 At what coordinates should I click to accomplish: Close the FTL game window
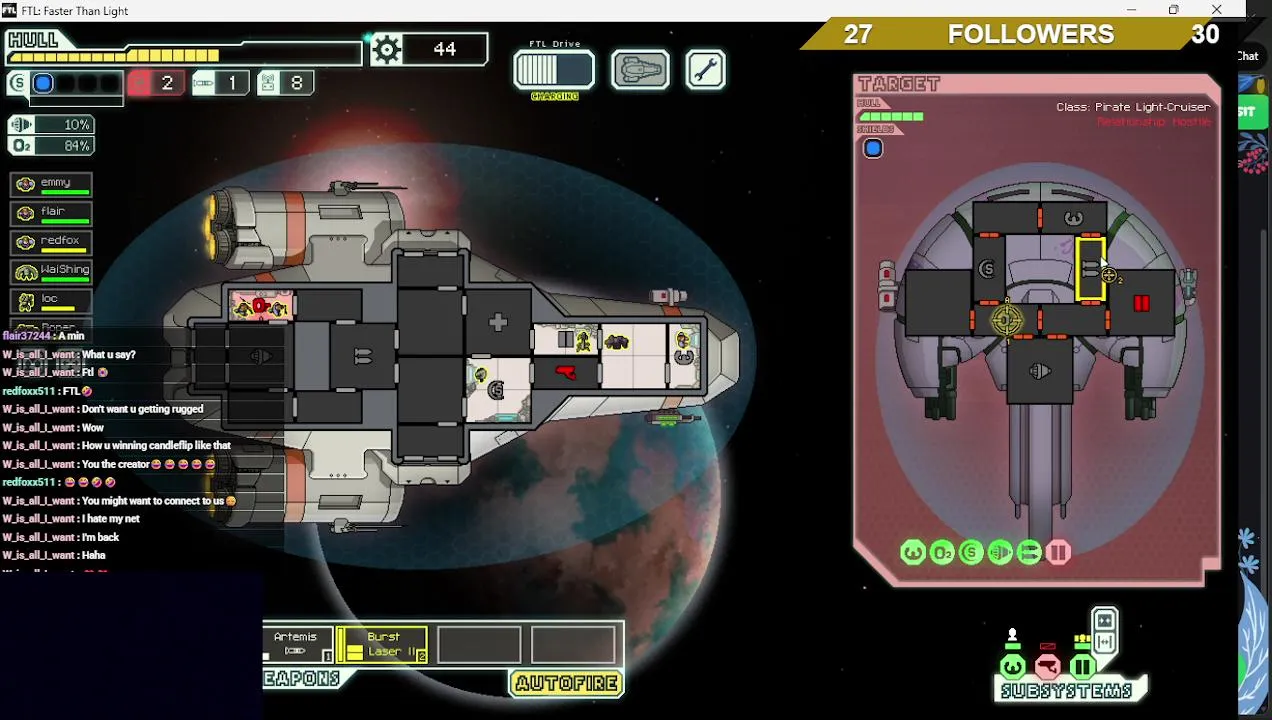(1216, 10)
